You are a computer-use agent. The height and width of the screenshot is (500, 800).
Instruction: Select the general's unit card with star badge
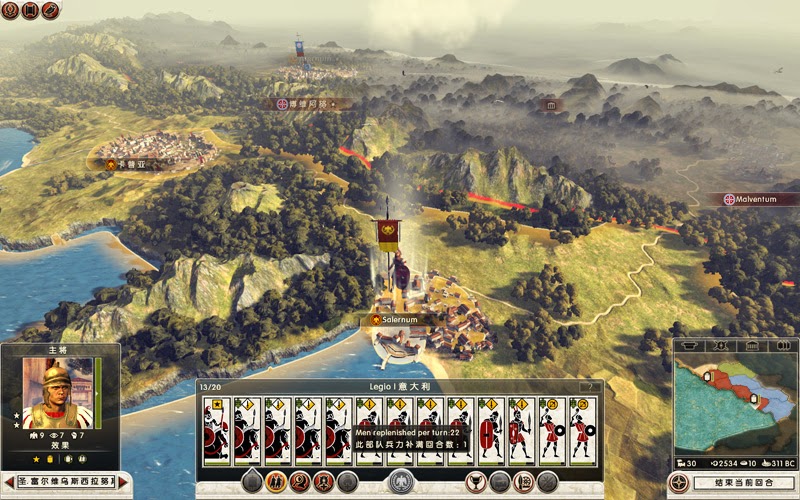(x=216, y=432)
